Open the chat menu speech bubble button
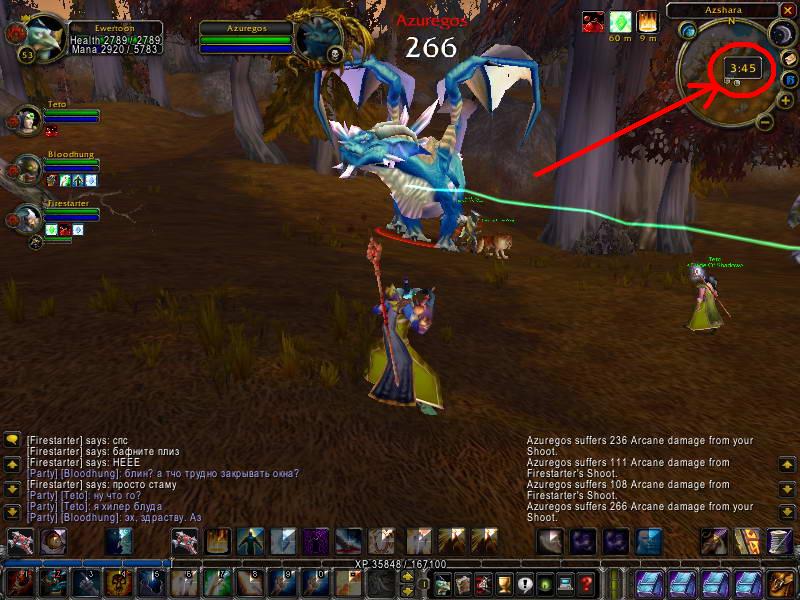The width and height of the screenshot is (800, 600). 13,439
